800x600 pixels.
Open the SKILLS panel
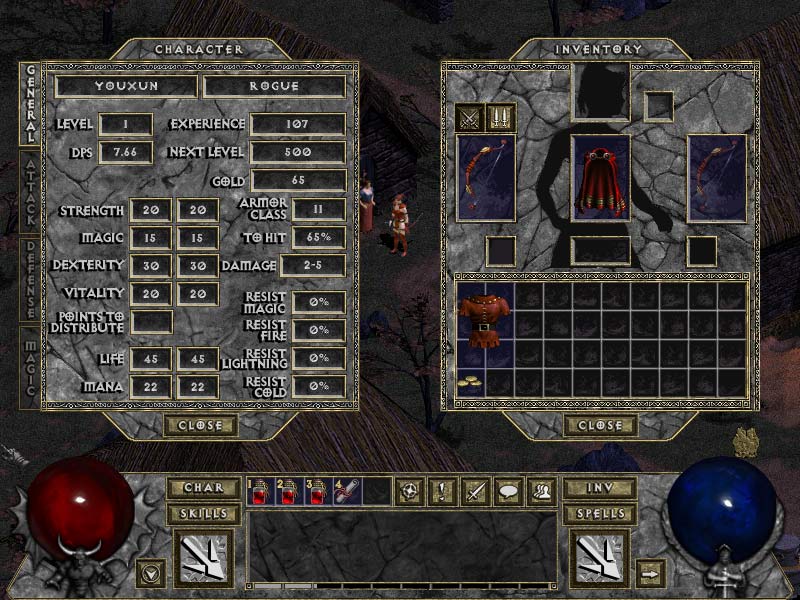coord(204,513)
